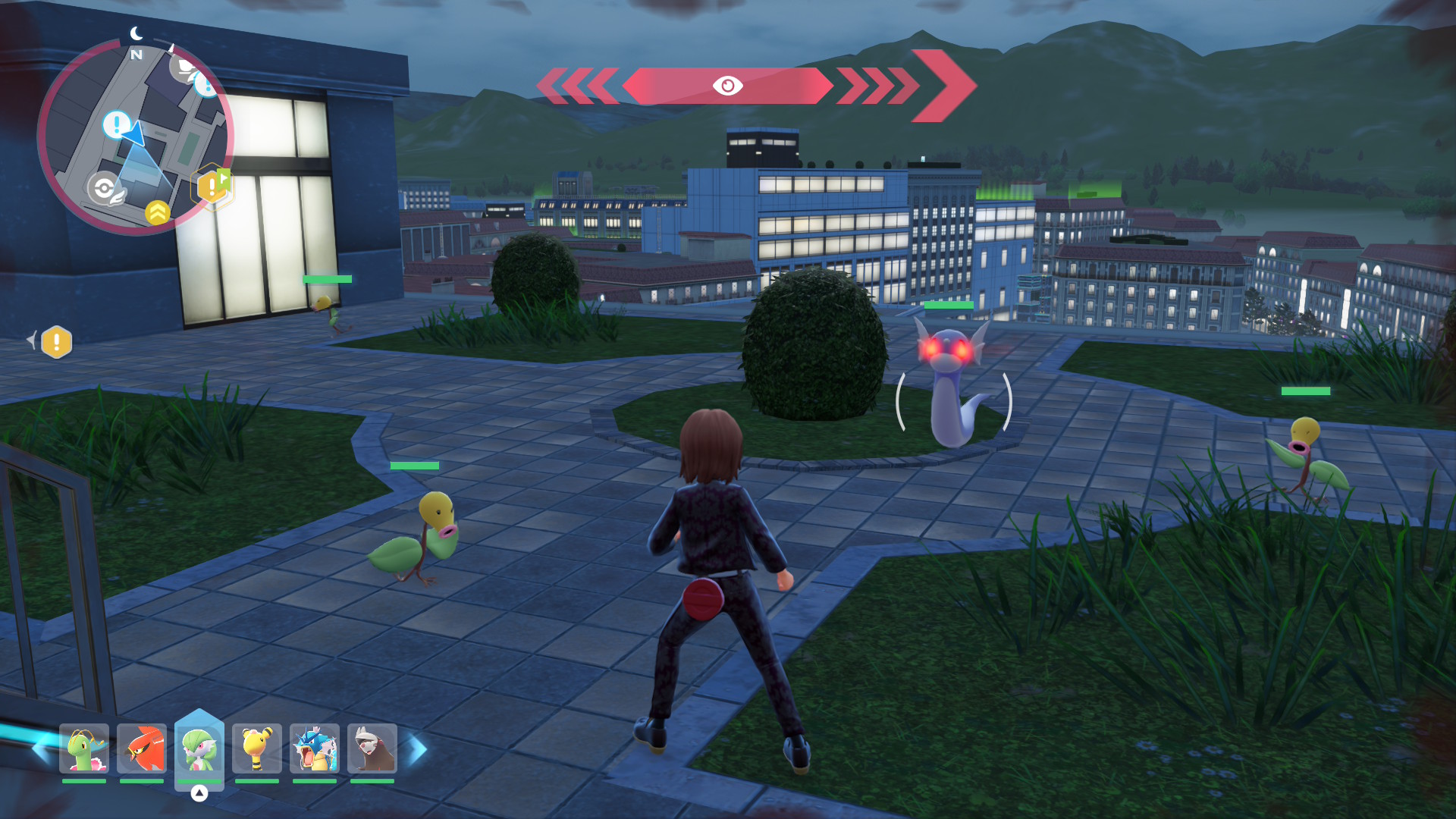This screenshot has width=1456, height=819.
Task: Pick Gyarados in the party bar
Action: click(315, 748)
